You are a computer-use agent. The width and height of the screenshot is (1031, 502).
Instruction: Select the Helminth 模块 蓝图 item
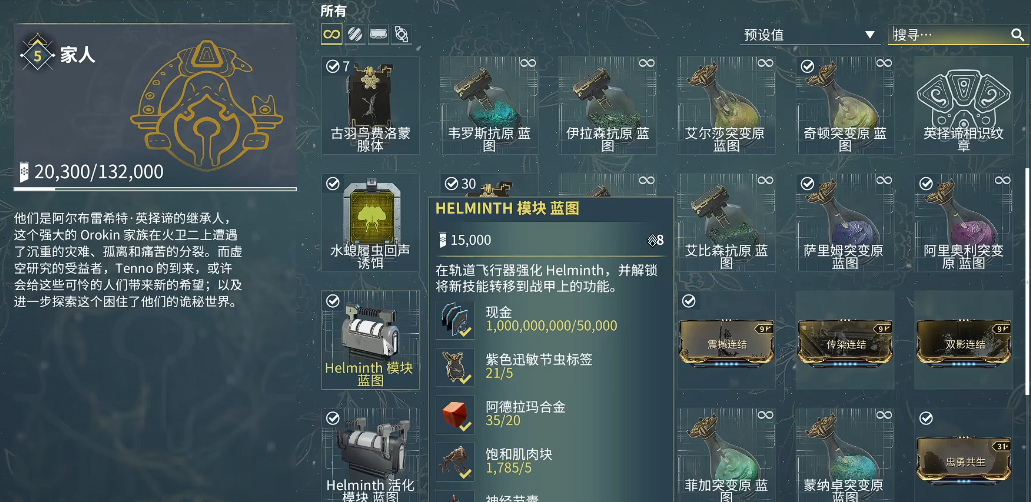point(370,338)
